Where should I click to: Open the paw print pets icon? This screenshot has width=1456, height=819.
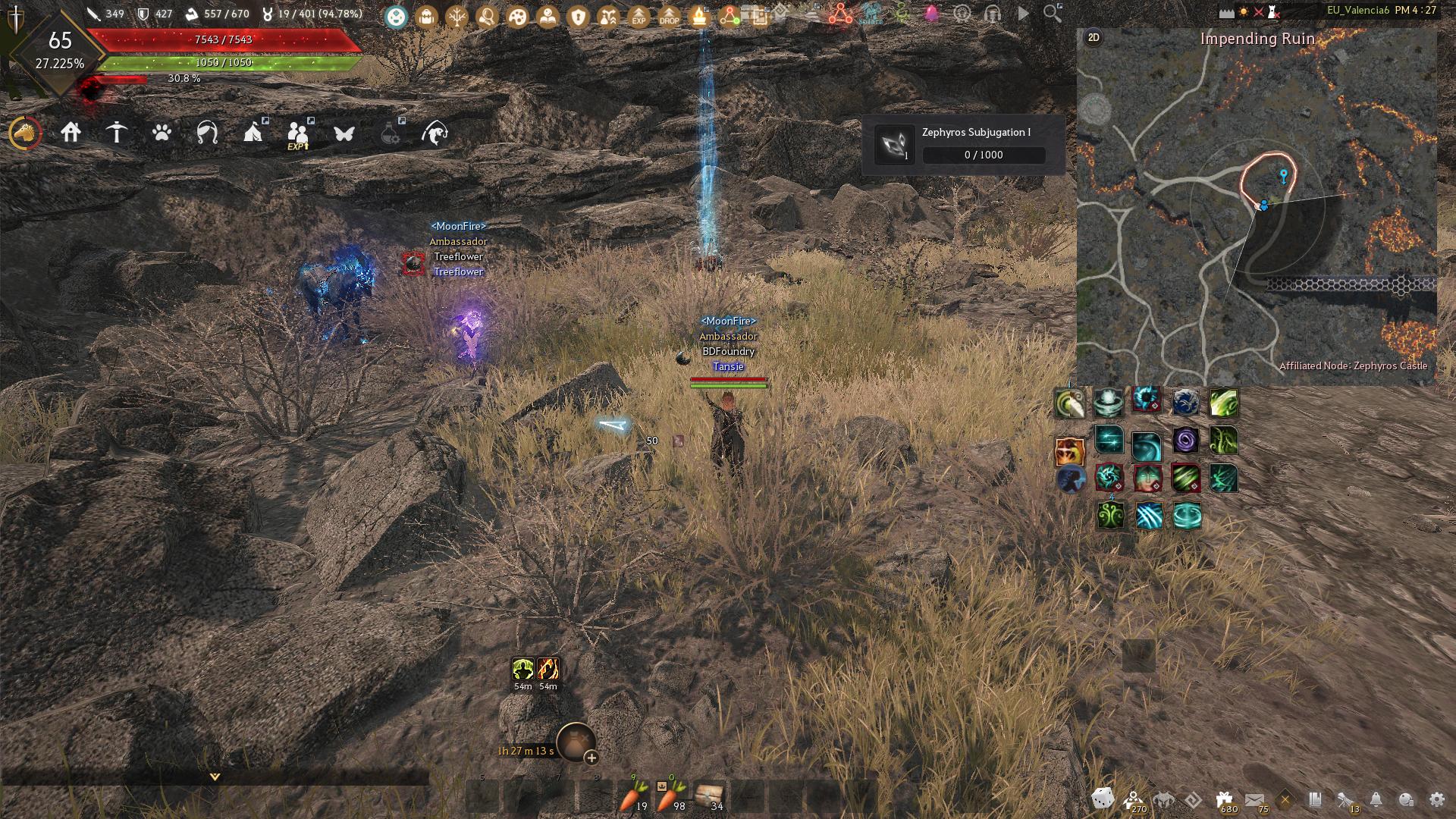pos(162,133)
